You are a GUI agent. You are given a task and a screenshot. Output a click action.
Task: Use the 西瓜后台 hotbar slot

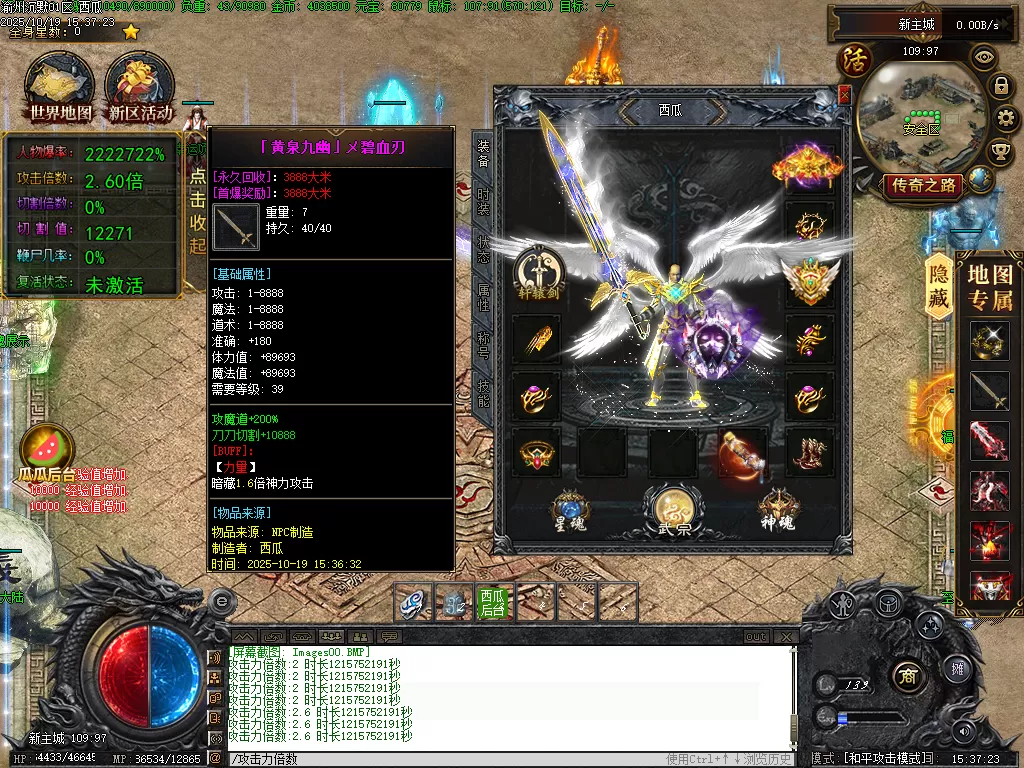point(492,602)
